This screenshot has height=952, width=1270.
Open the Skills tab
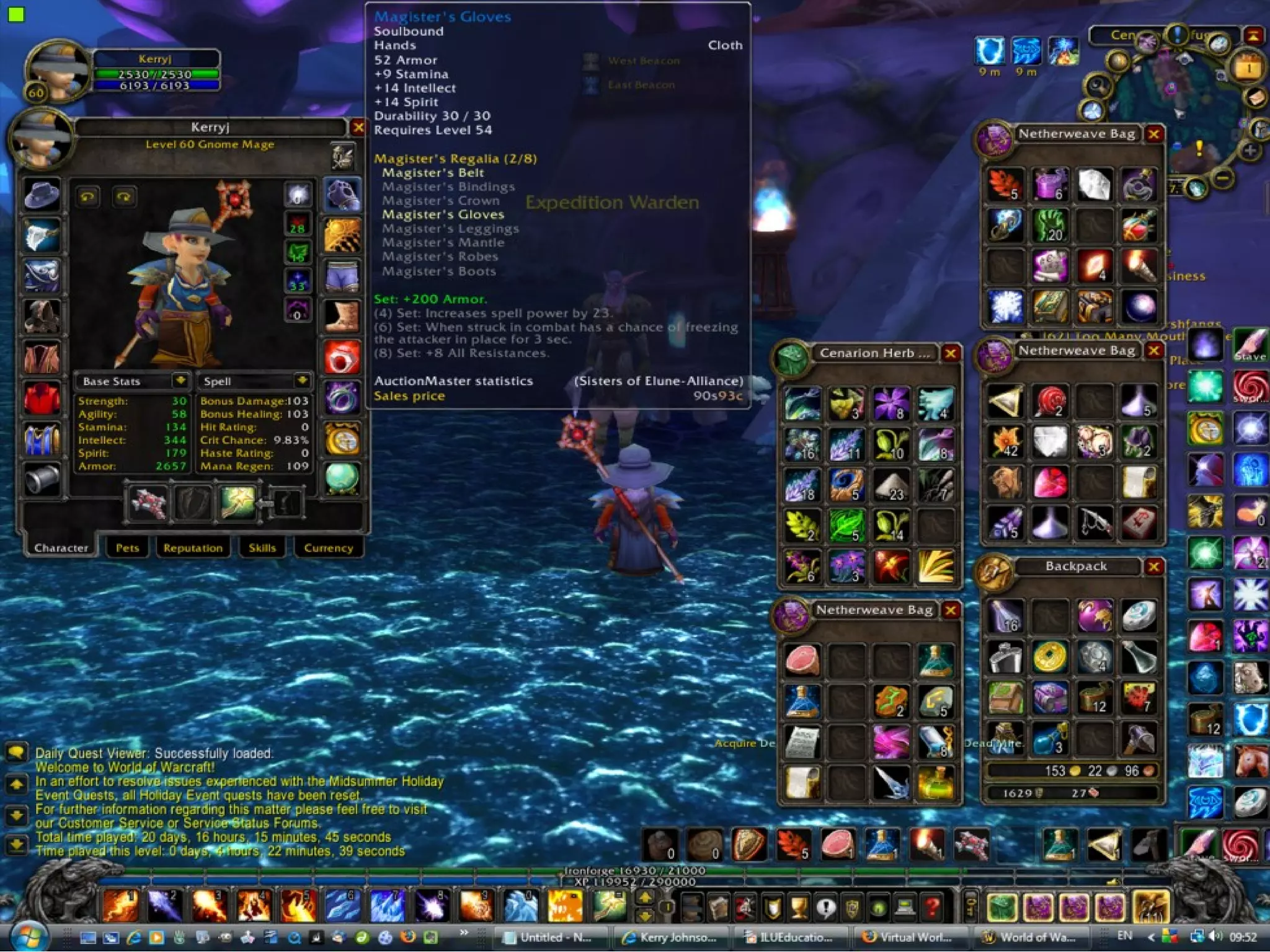[x=262, y=548]
